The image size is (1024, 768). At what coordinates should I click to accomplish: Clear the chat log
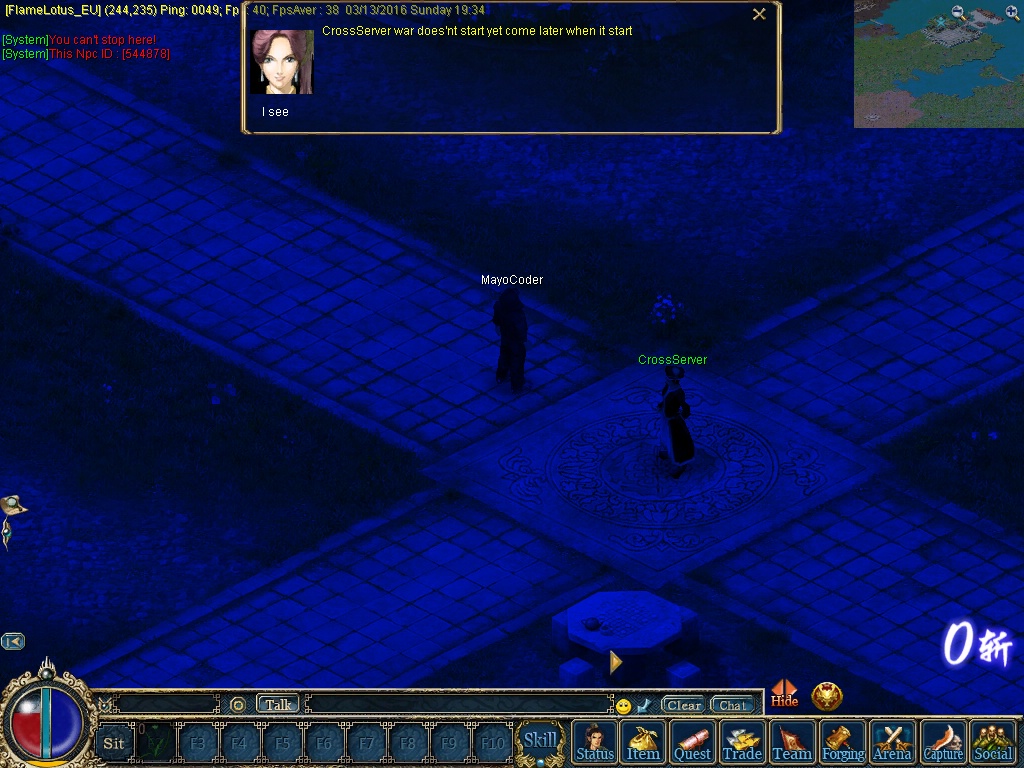684,705
